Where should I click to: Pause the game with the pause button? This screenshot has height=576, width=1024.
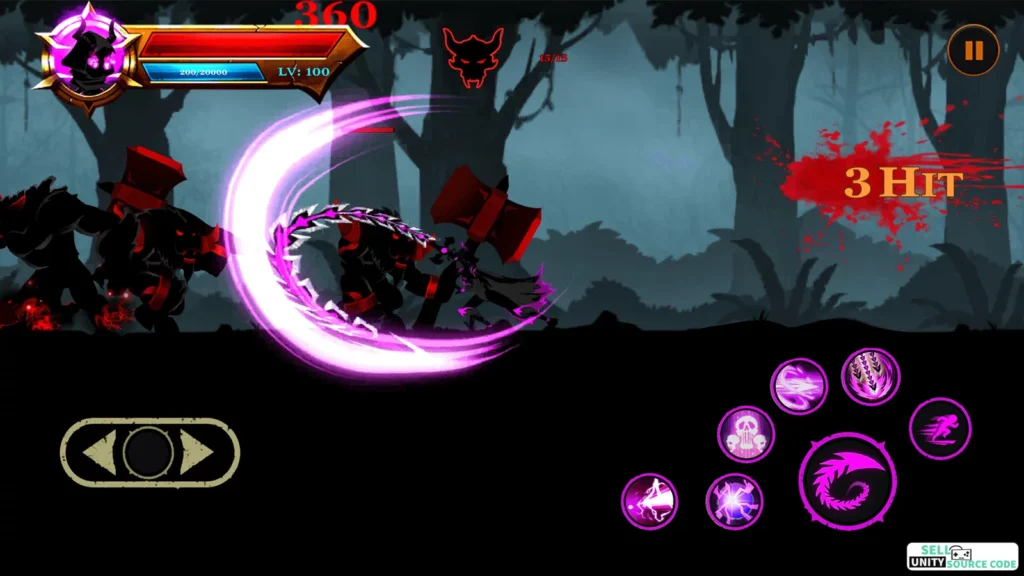coord(973,51)
